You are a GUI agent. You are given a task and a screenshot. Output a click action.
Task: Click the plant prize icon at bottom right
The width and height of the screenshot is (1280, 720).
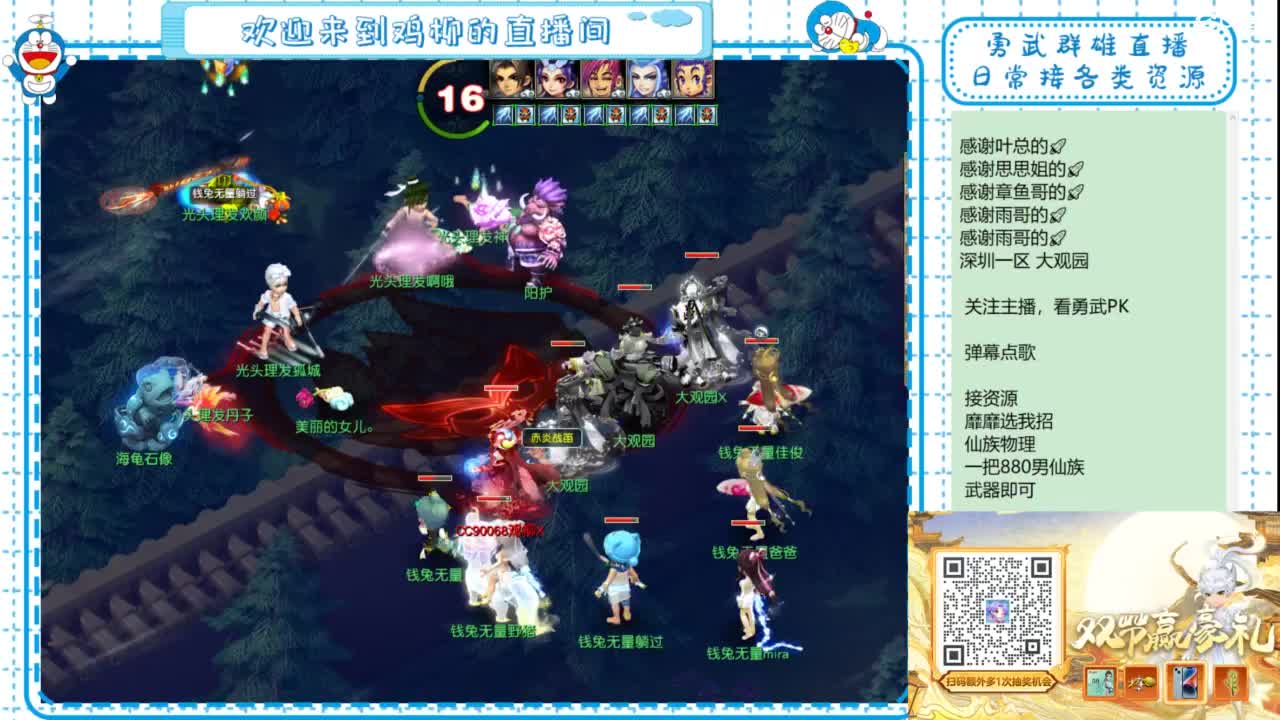tap(1231, 684)
